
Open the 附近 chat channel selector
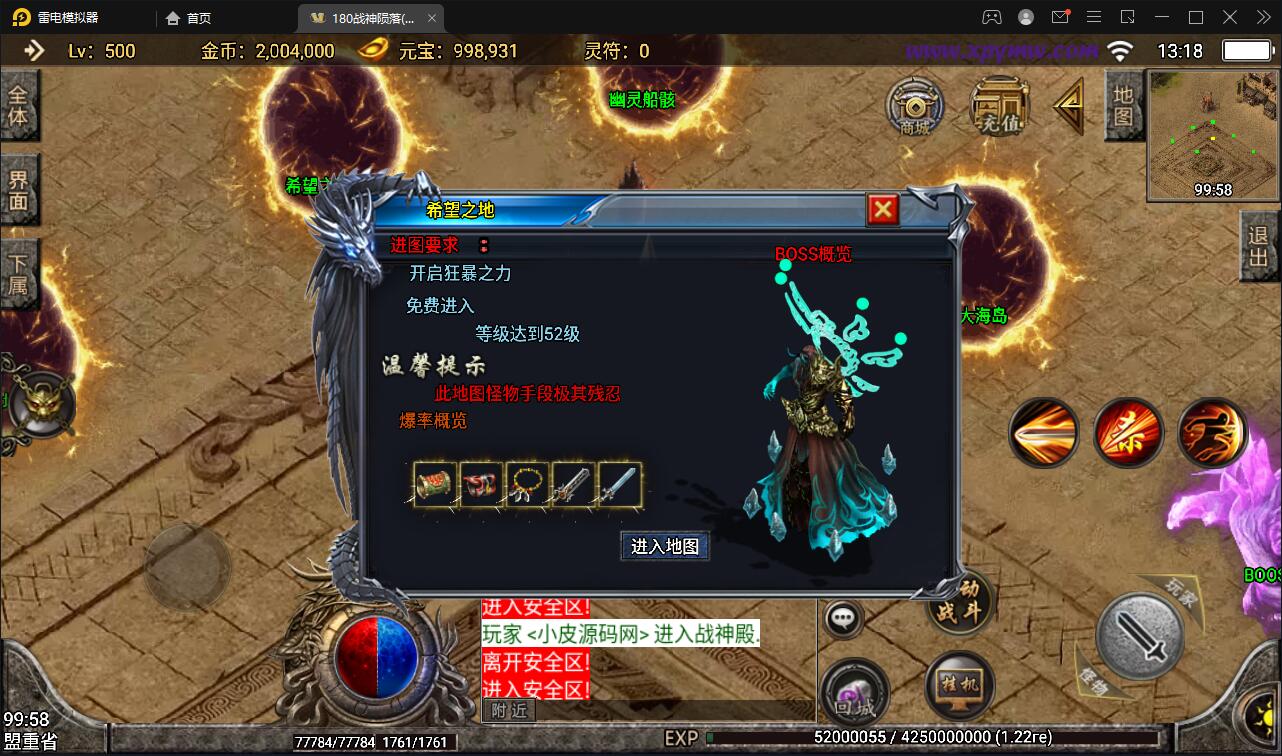[x=511, y=710]
